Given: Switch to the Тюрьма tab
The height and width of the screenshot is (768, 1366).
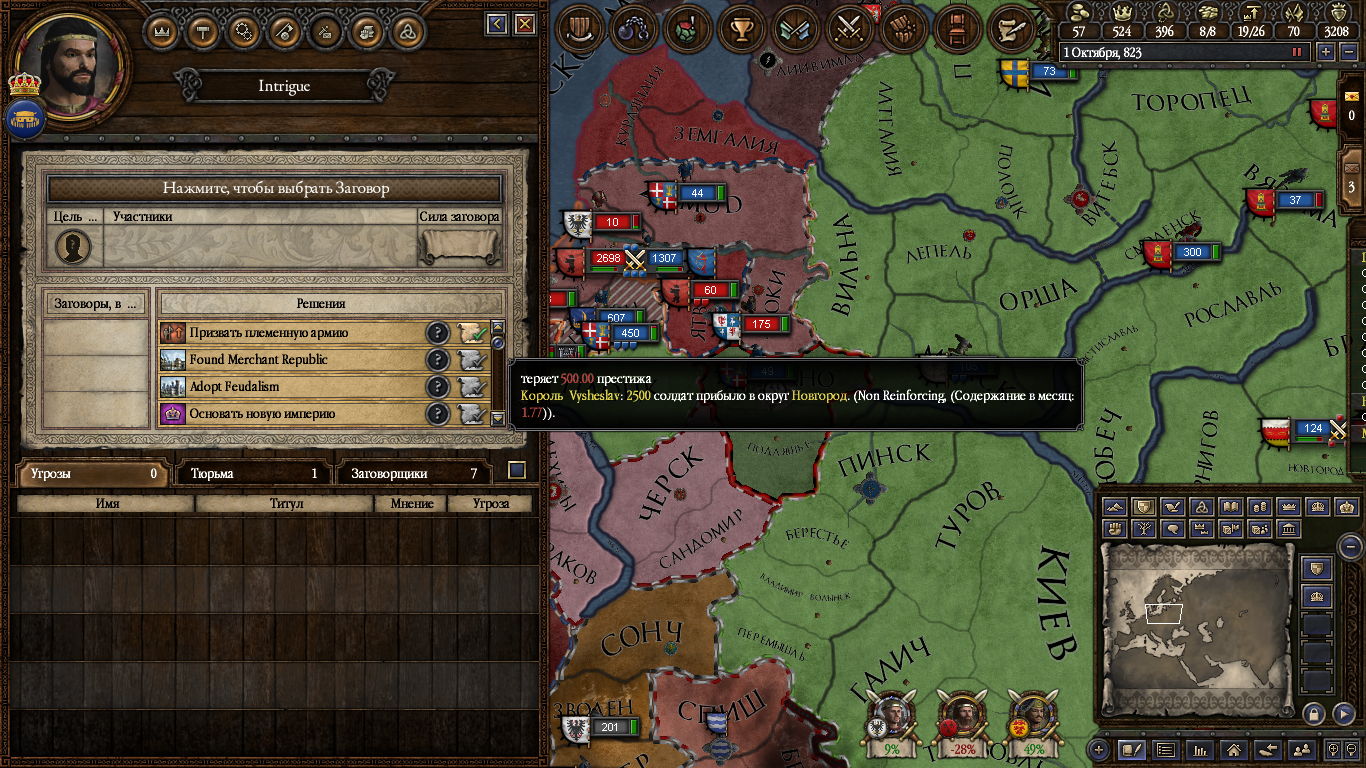Looking at the screenshot, I should click(x=253, y=474).
